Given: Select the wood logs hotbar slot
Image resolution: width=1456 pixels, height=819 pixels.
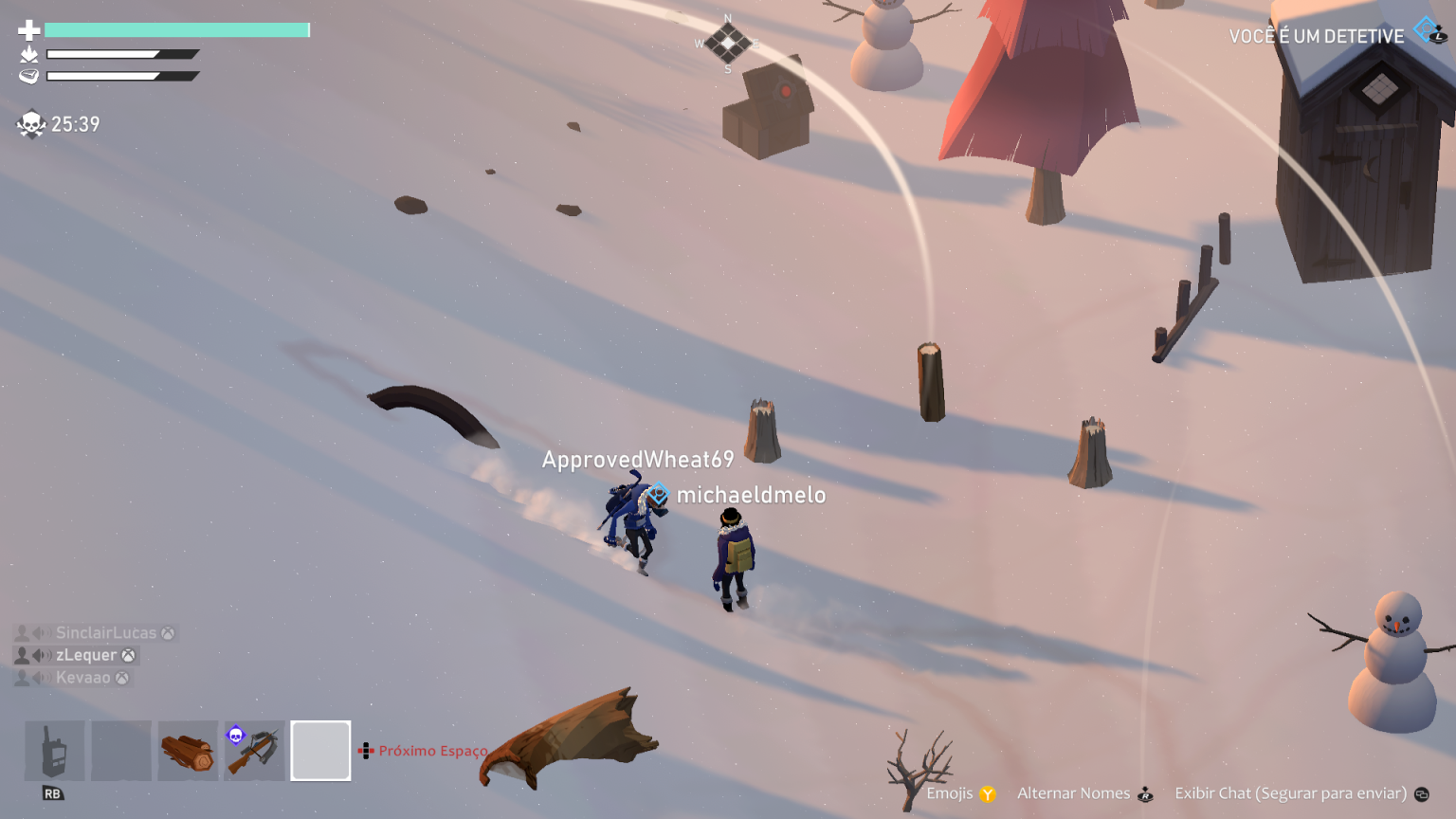Looking at the screenshot, I should coord(187,749).
